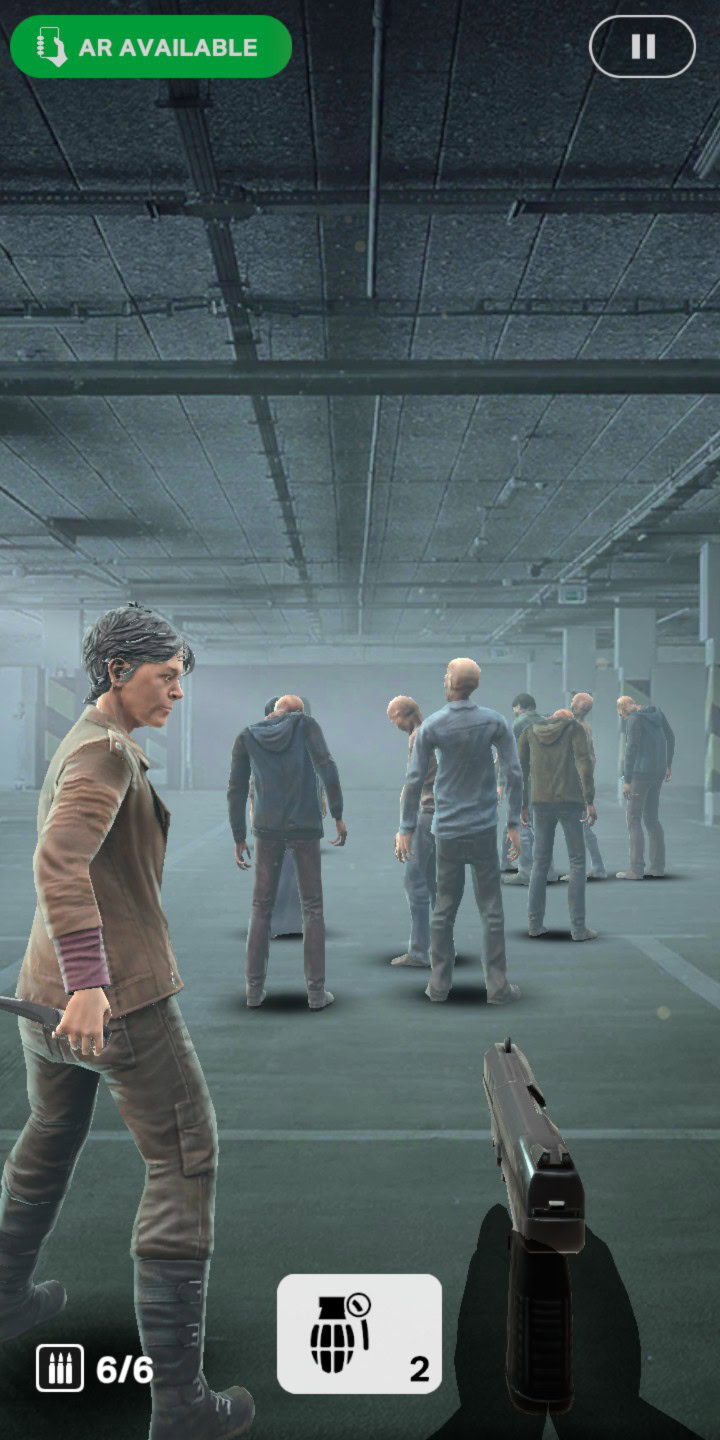Use the grenade item

point(359,1333)
